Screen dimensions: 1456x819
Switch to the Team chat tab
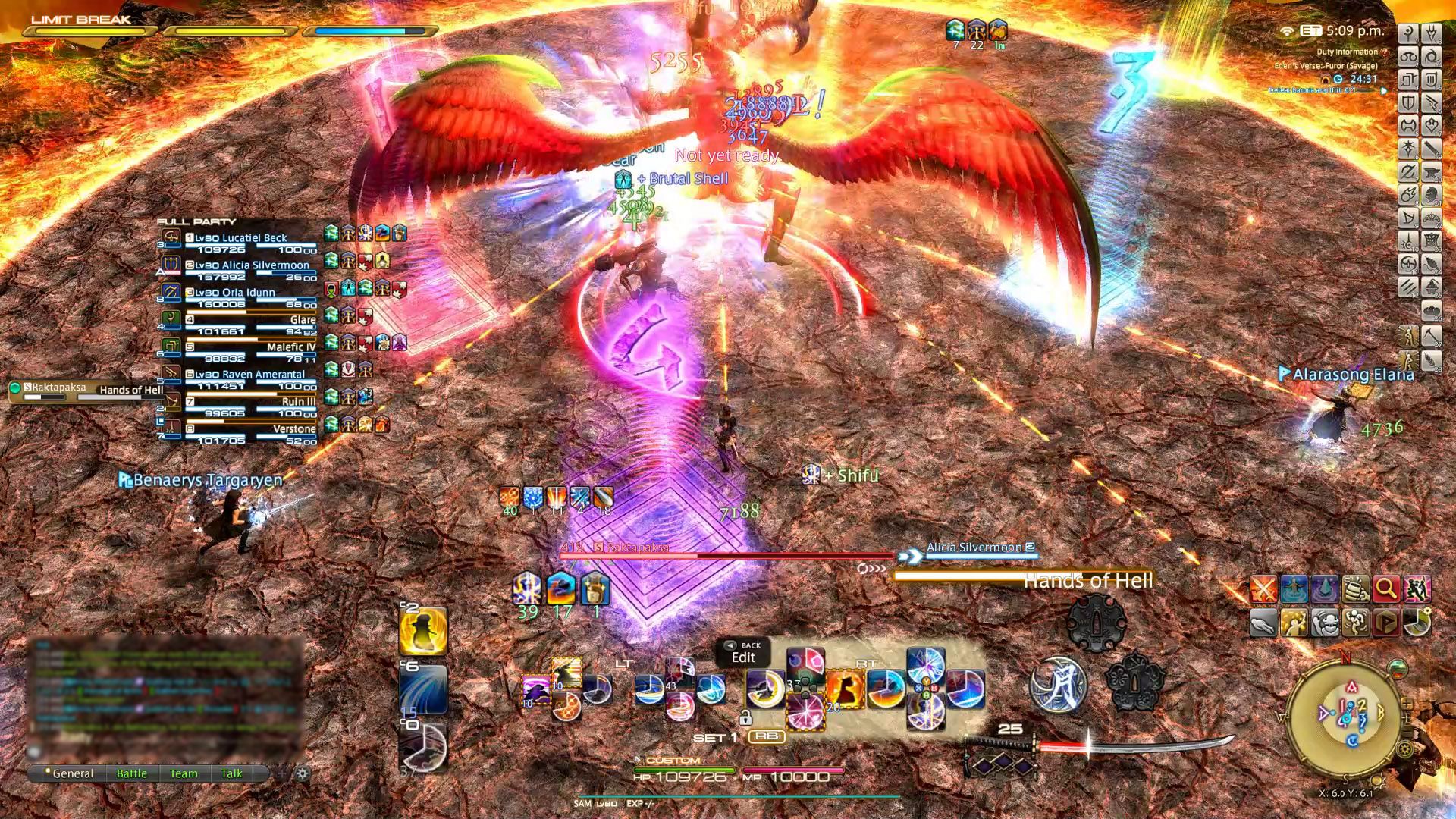184,773
